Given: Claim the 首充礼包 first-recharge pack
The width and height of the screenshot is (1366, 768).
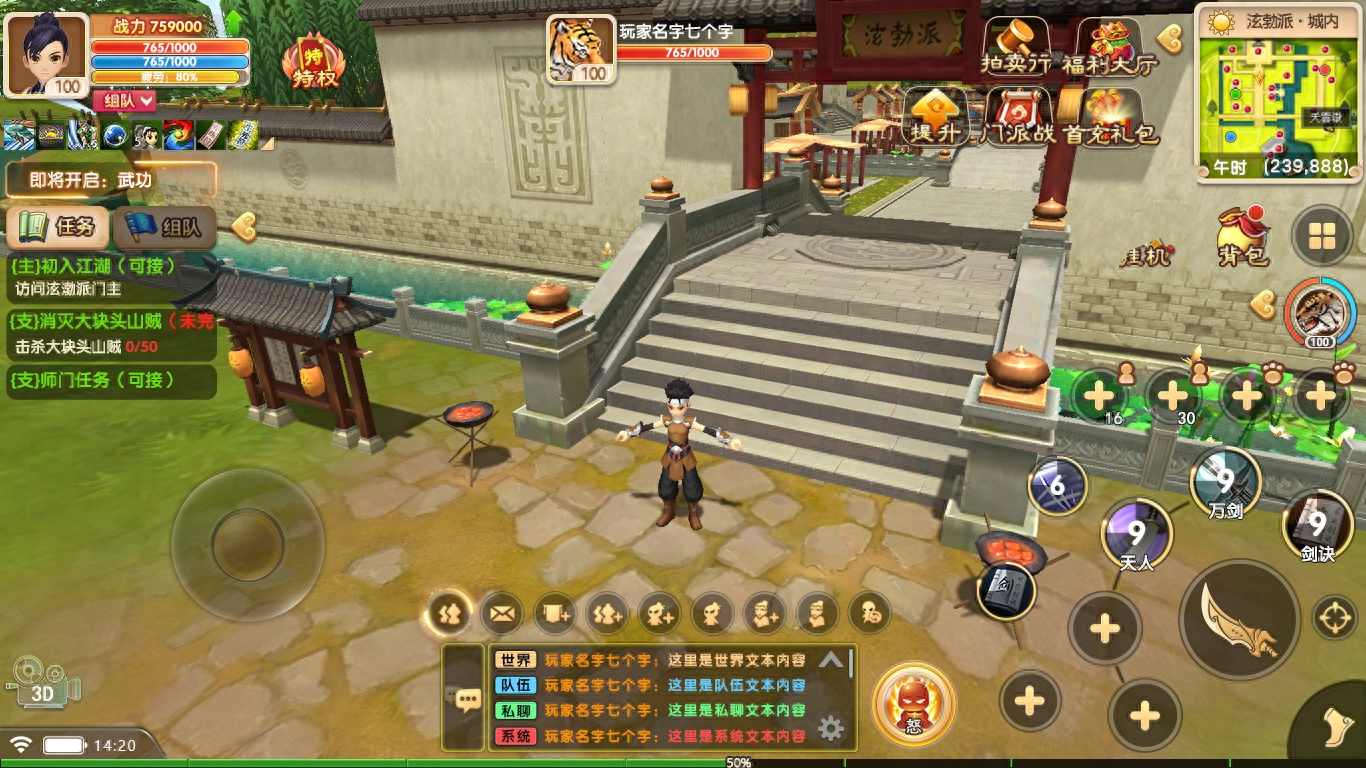Looking at the screenshot, I should pyautogui.click(x=1110, y=116).
